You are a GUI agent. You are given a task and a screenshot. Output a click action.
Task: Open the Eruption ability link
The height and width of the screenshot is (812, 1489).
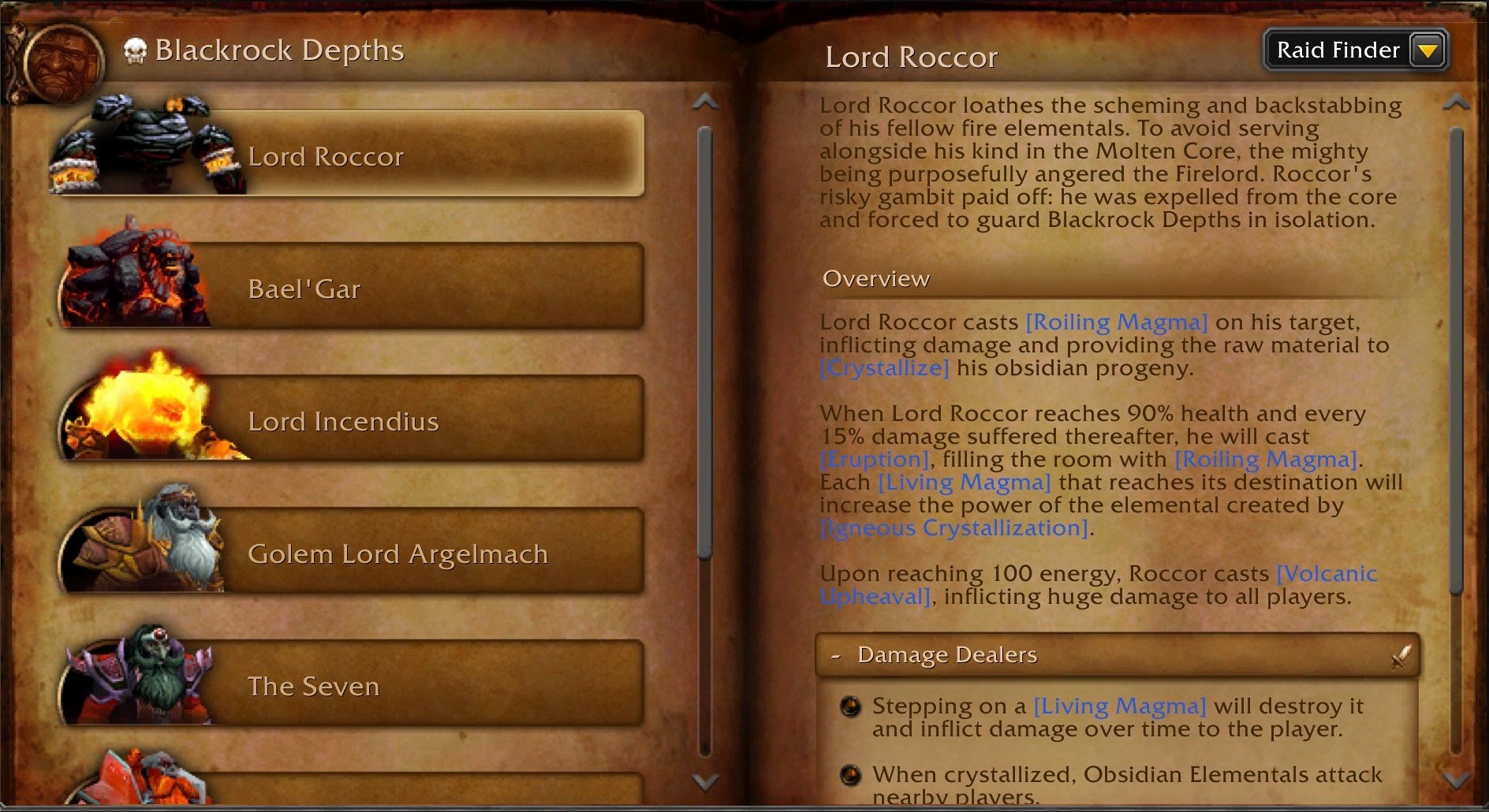point(875,459)
